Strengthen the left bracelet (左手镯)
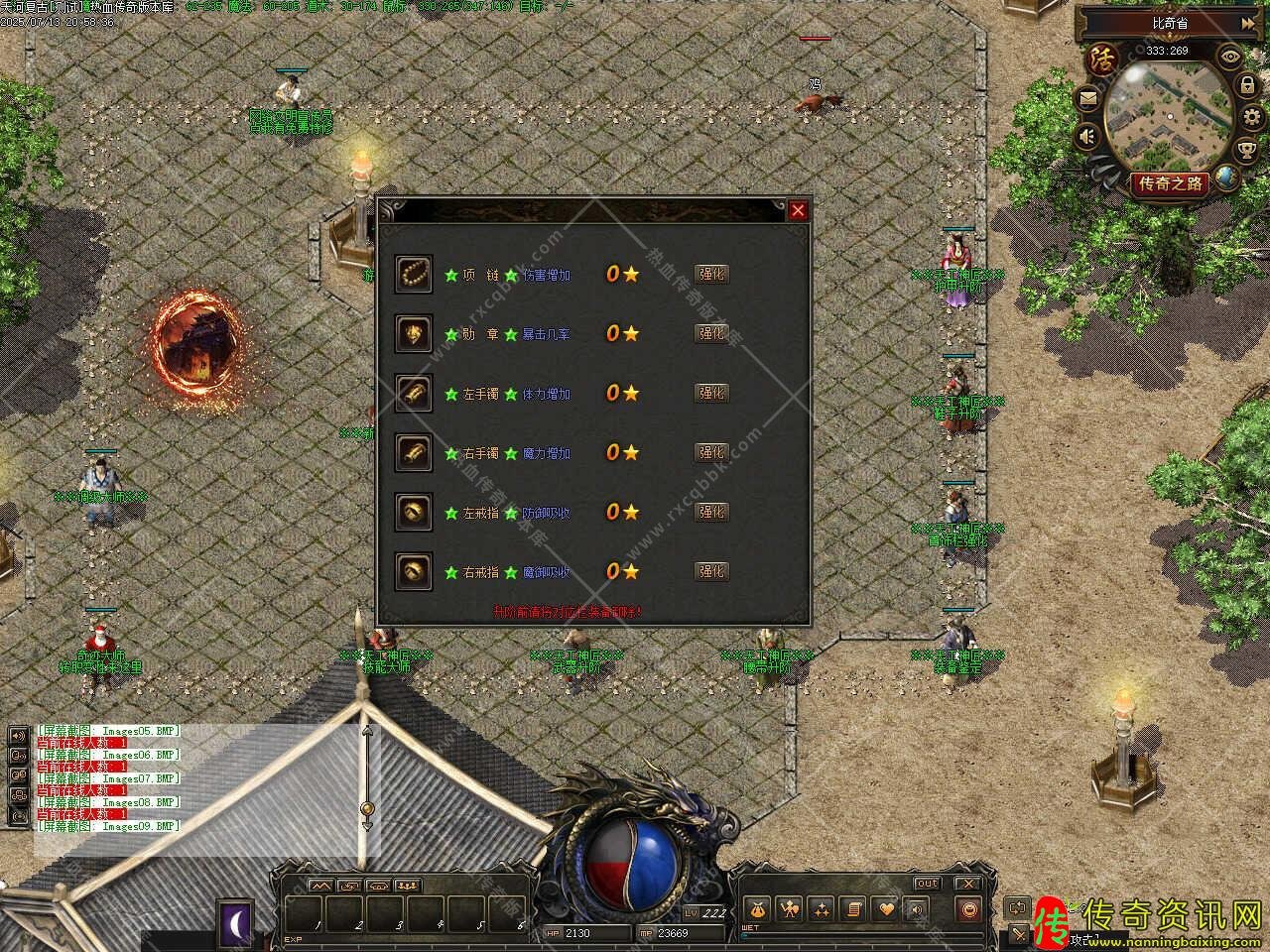The height and width of the screenshot is (952, 1270). 711,394
